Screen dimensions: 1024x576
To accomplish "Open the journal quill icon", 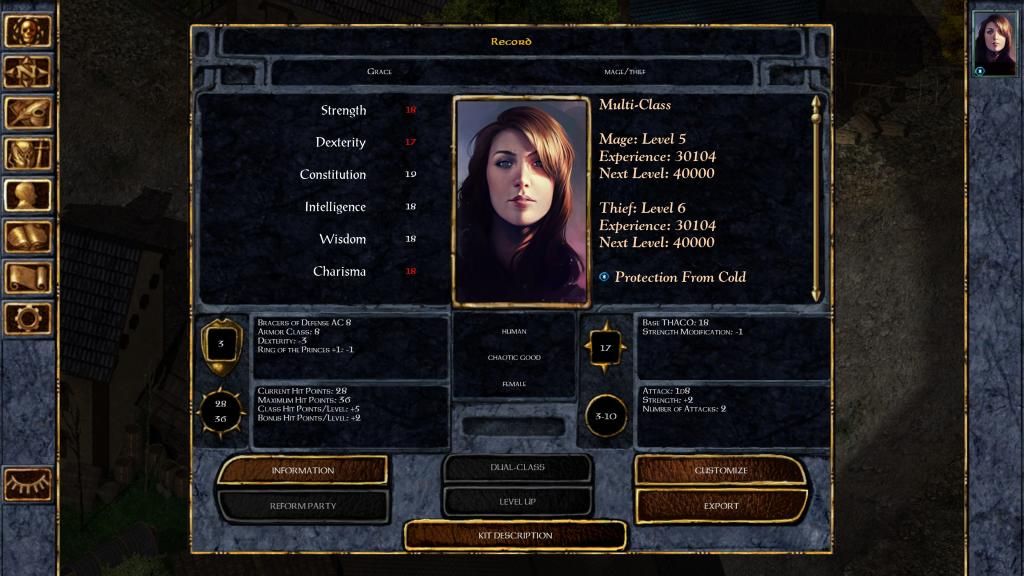I will tap(28, 113).
